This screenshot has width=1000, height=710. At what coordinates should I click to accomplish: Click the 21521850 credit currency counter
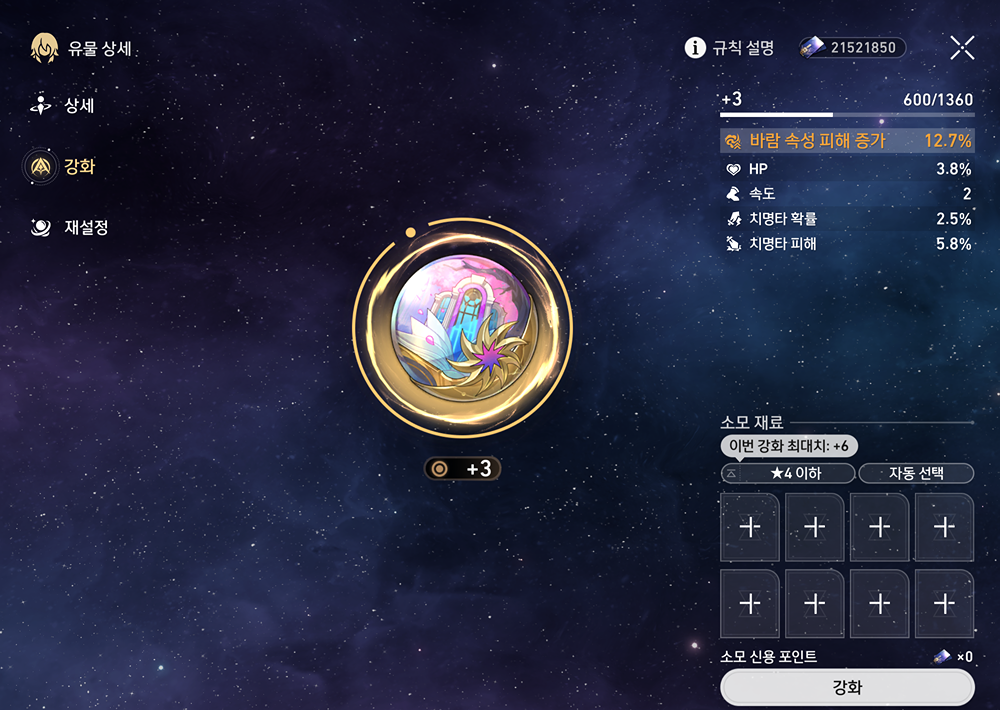pyautogui.click(x=853, y=47)
